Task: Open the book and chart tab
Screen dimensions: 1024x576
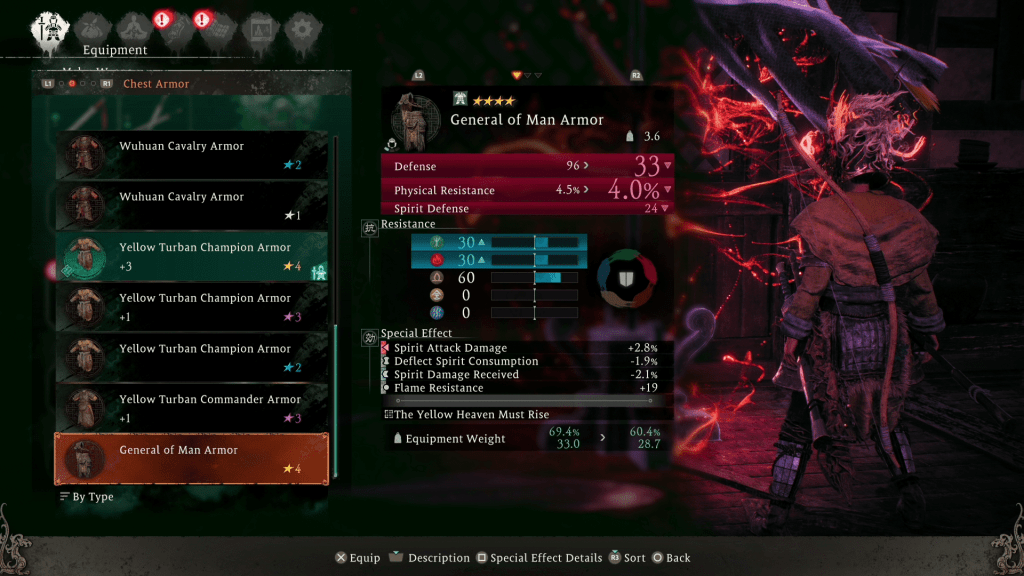Action: pyautogui.click(x=258, y=27)
